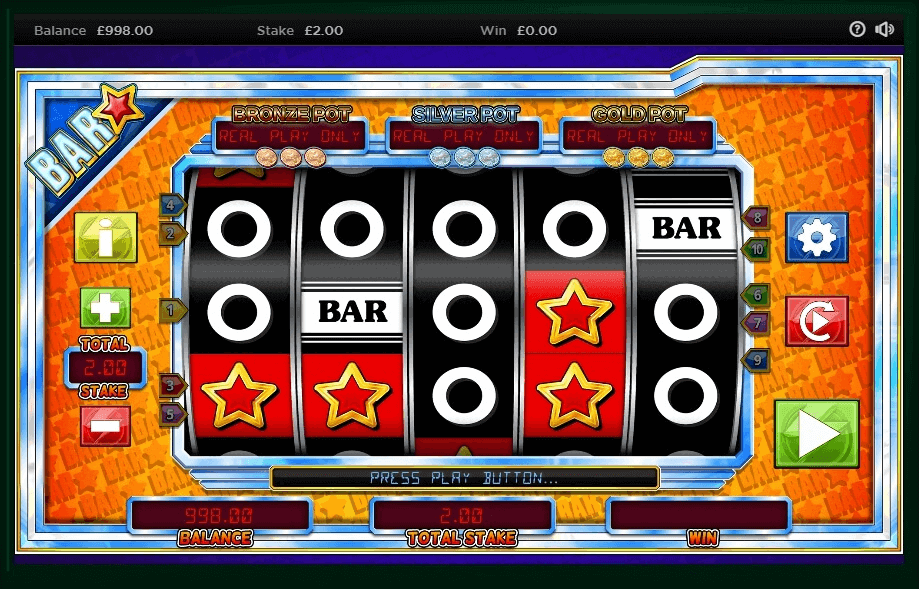Open the blue gear settings
Screen dimensions: 919x589
point(816,237)
